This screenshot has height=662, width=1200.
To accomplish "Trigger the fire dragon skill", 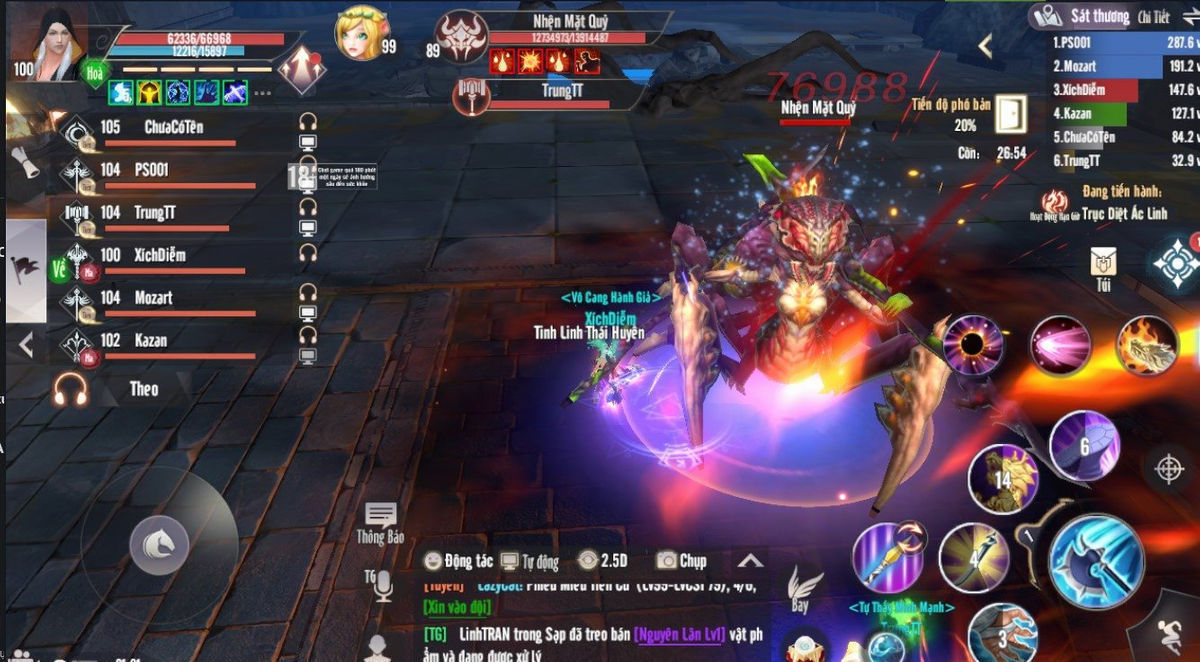I will [1146, 346].
